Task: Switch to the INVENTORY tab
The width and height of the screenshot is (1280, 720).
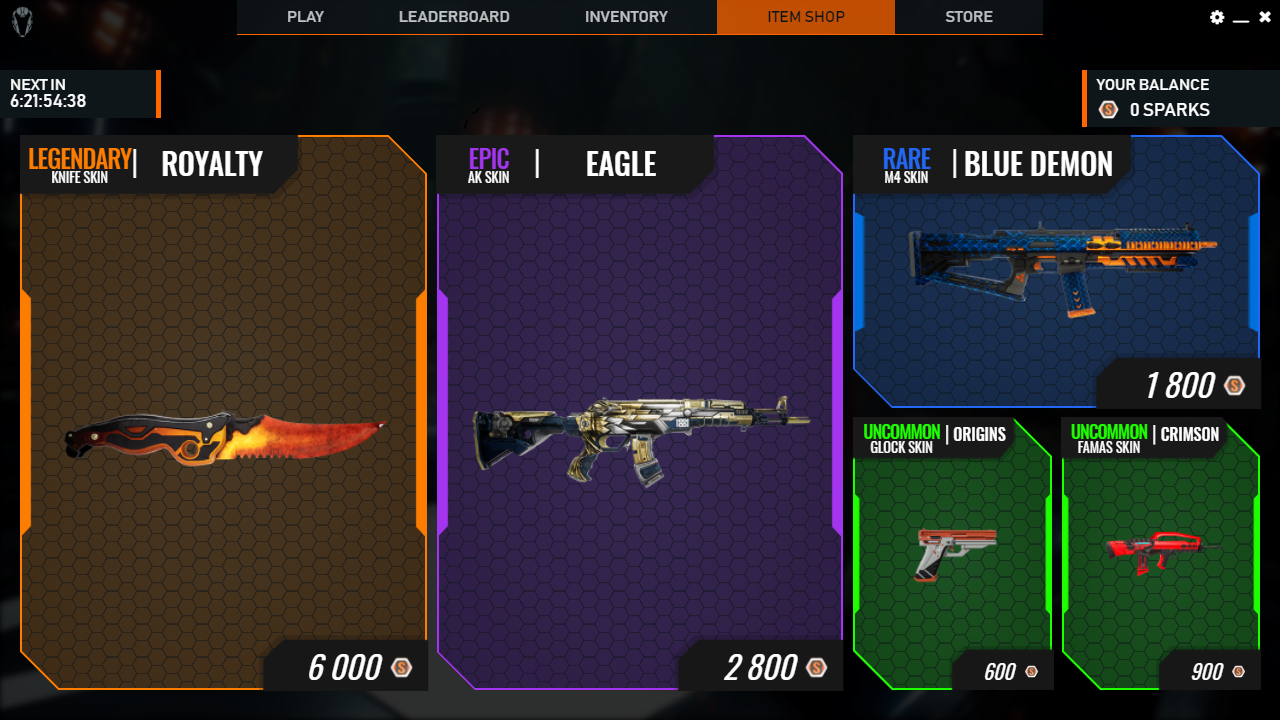Action: pos(627,17)
